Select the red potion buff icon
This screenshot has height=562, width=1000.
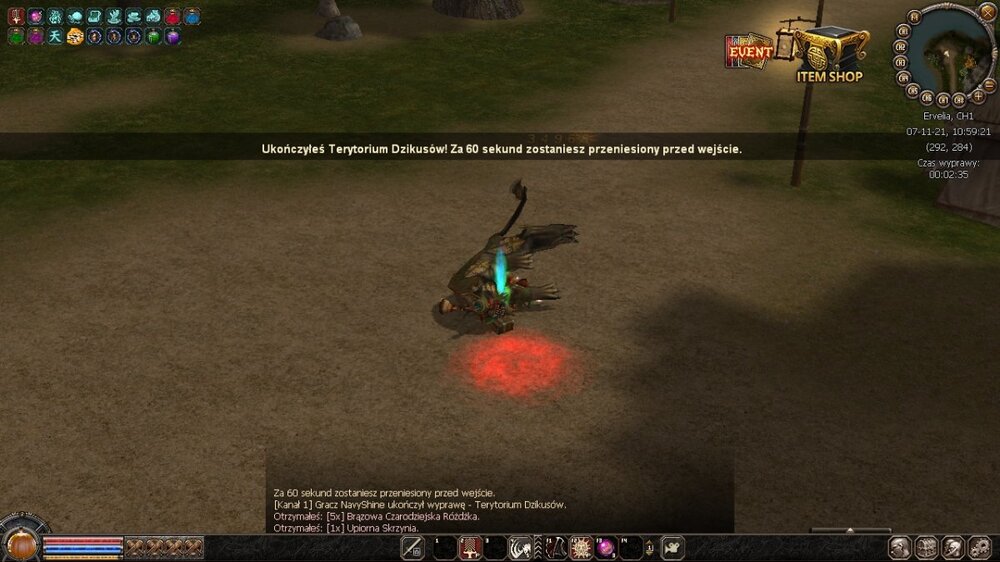tap(173, 16)
